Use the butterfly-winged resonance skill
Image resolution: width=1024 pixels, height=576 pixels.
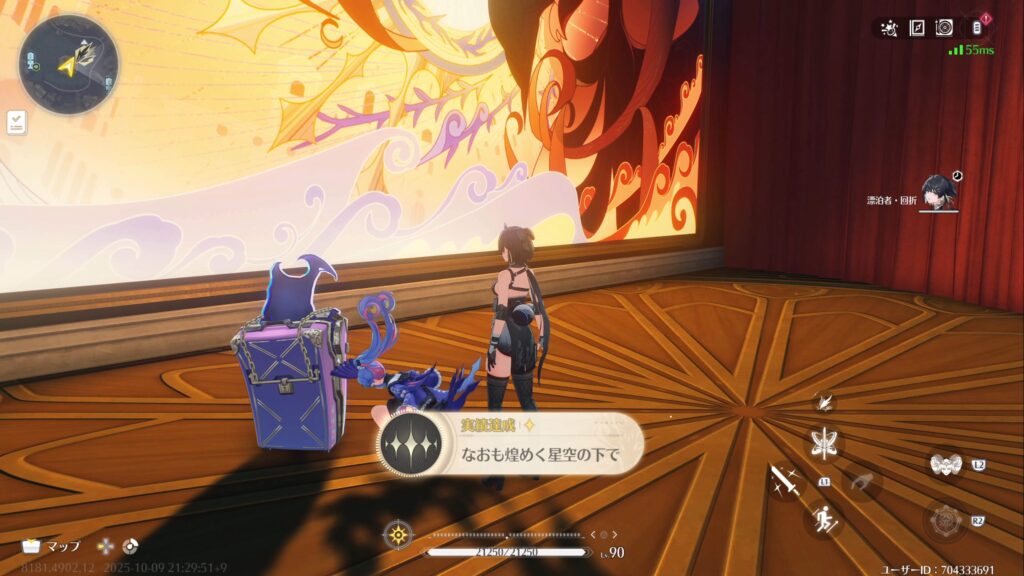(825, 443)
